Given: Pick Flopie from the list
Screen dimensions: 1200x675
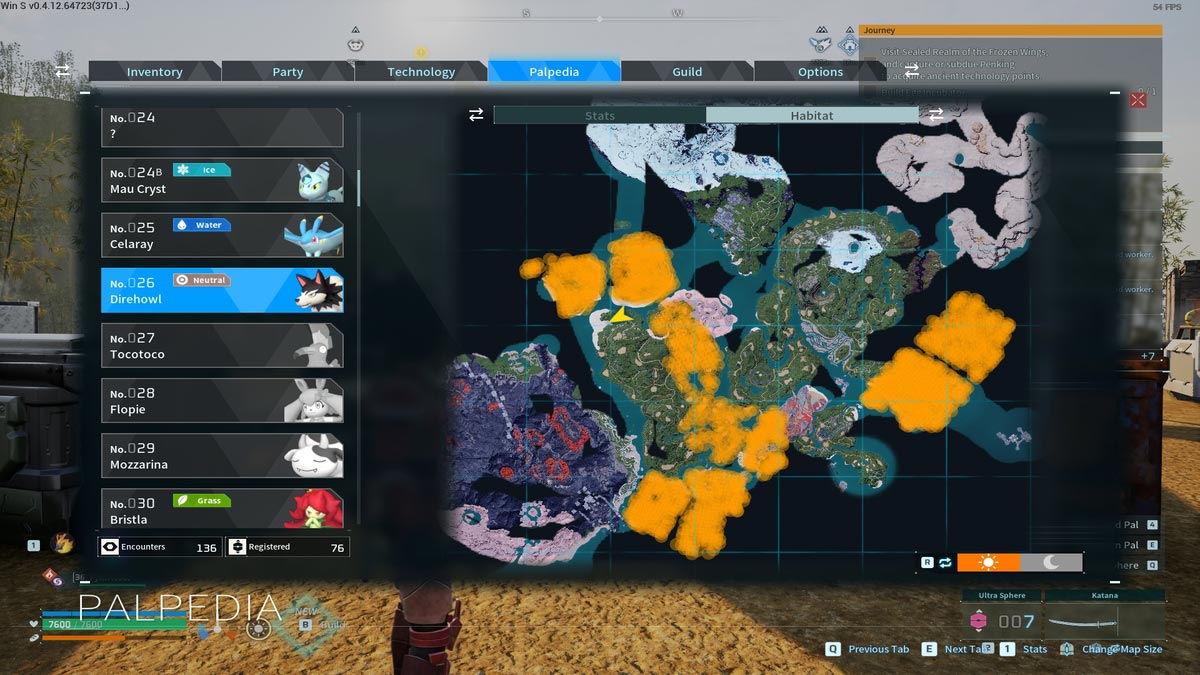Looking at the screenshot, I should pos(222,401).
